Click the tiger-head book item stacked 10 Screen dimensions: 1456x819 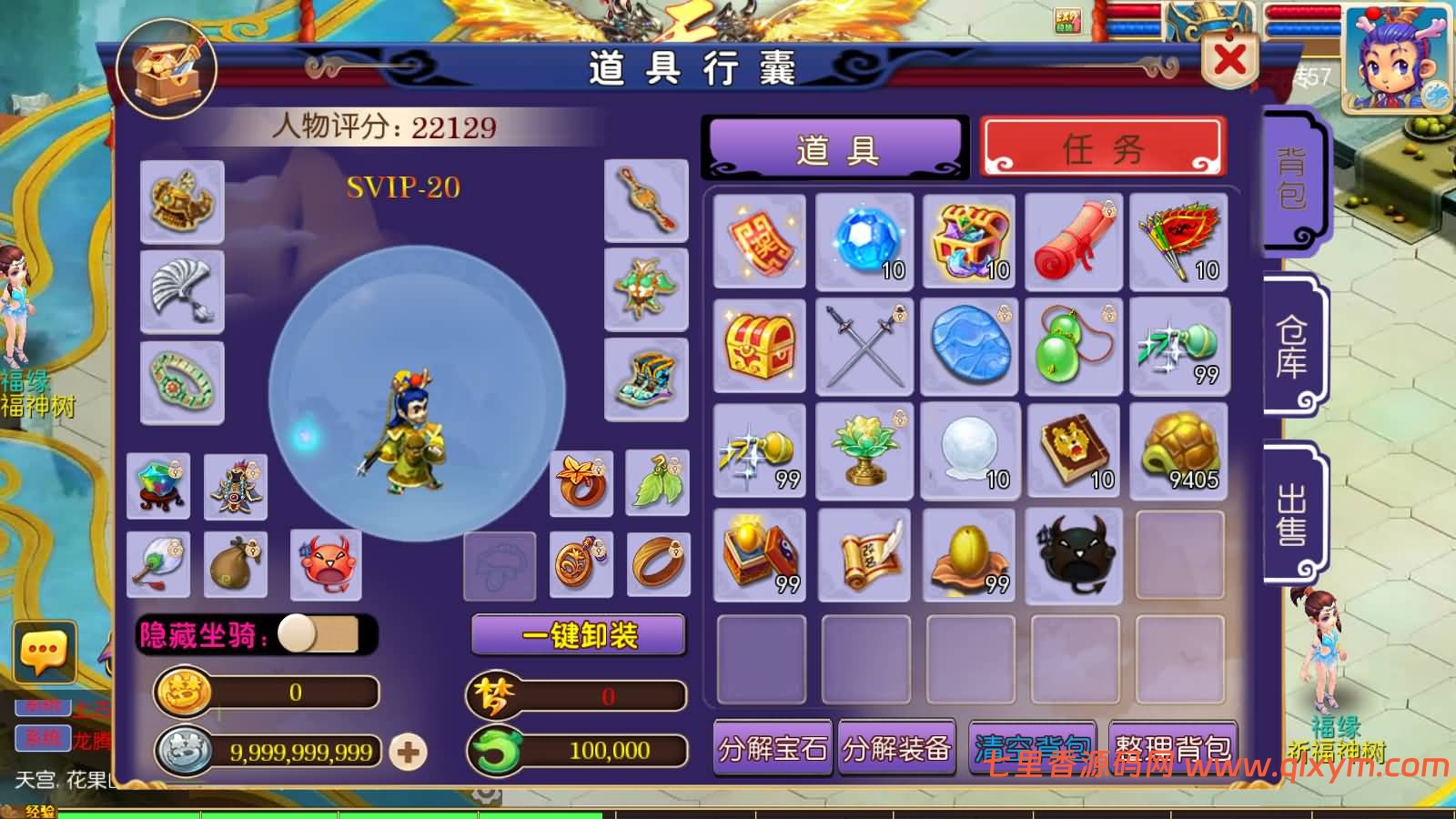[x=1075, y=450]
